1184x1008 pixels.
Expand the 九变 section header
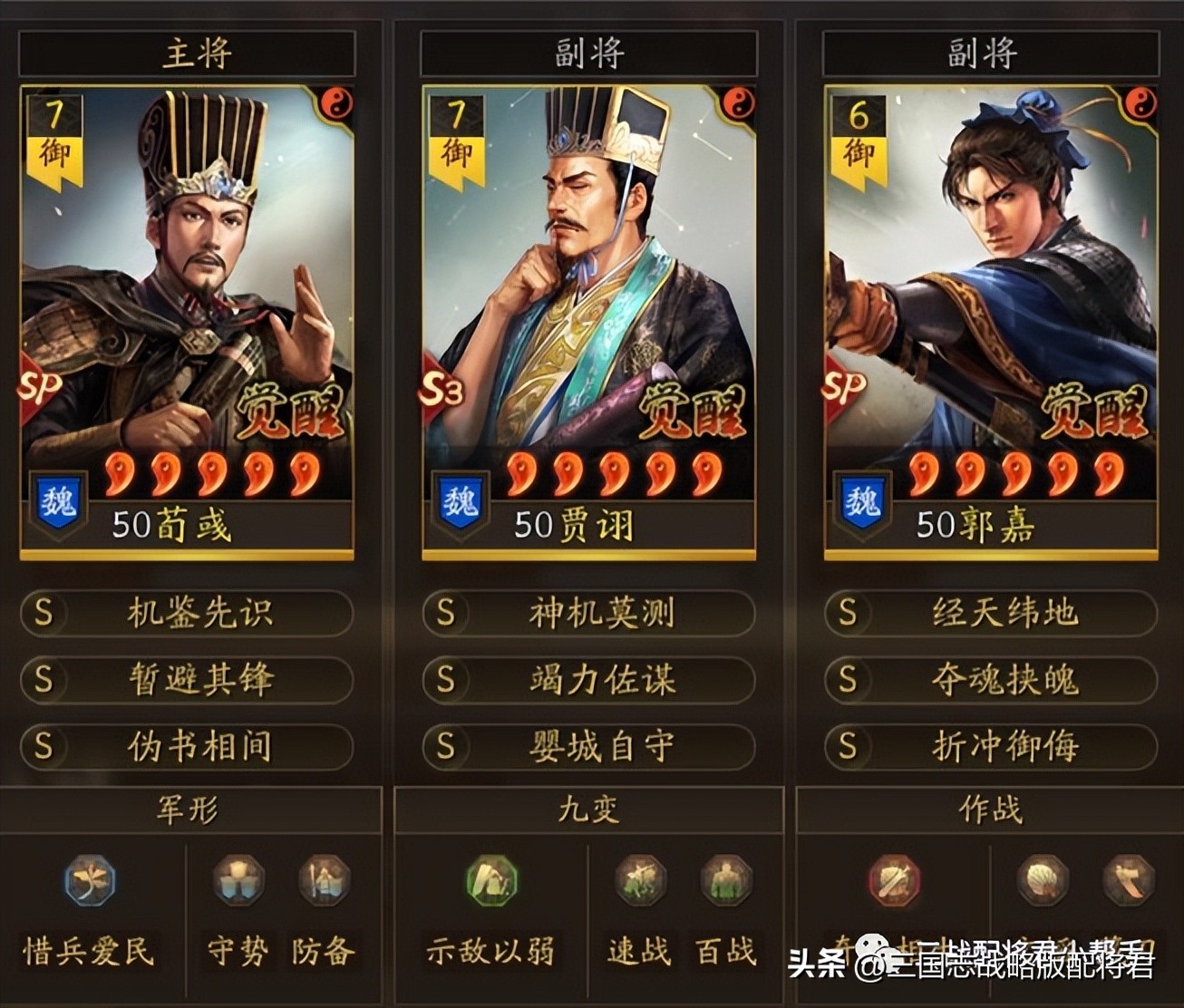point(587,810)
